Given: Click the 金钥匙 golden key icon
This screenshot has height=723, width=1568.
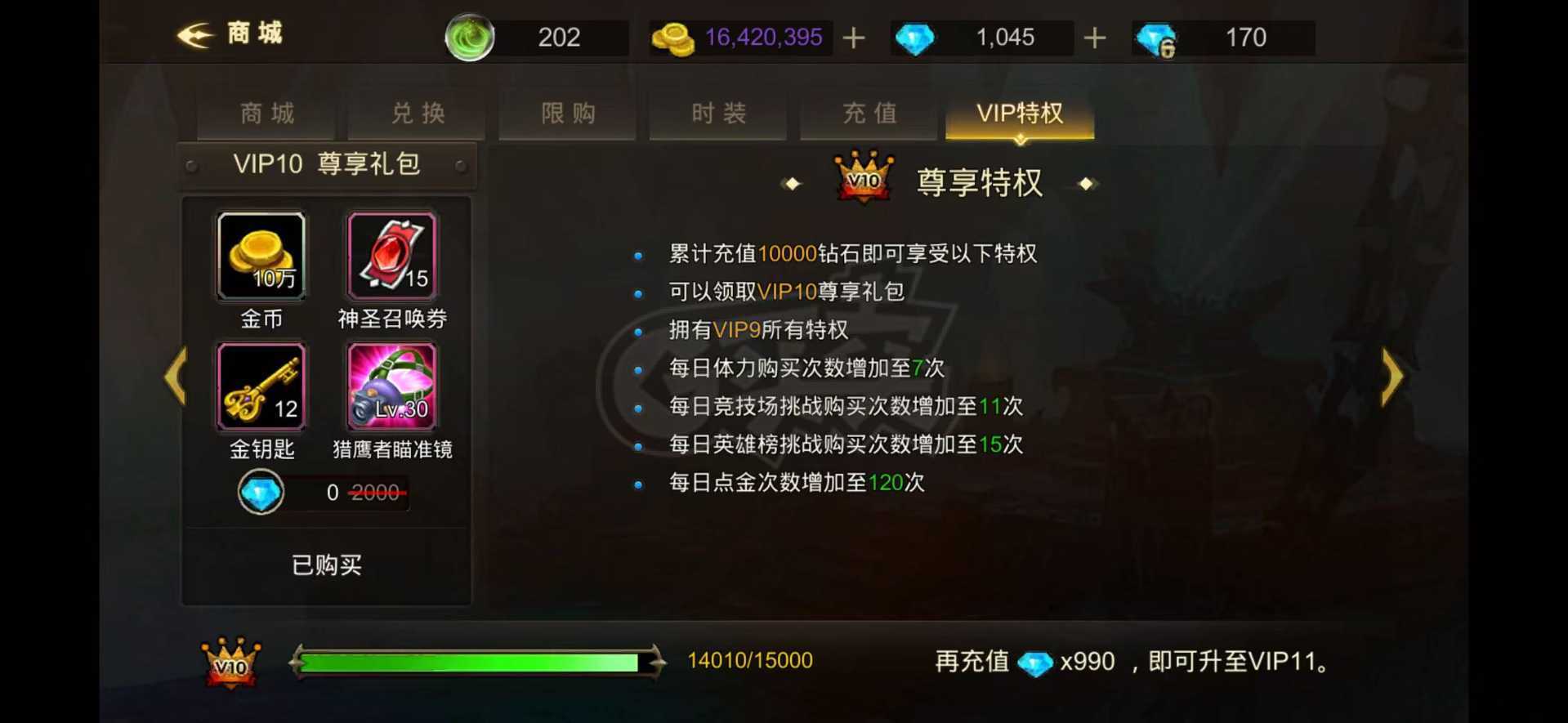Looking at the screenshot, I should 260,386.
